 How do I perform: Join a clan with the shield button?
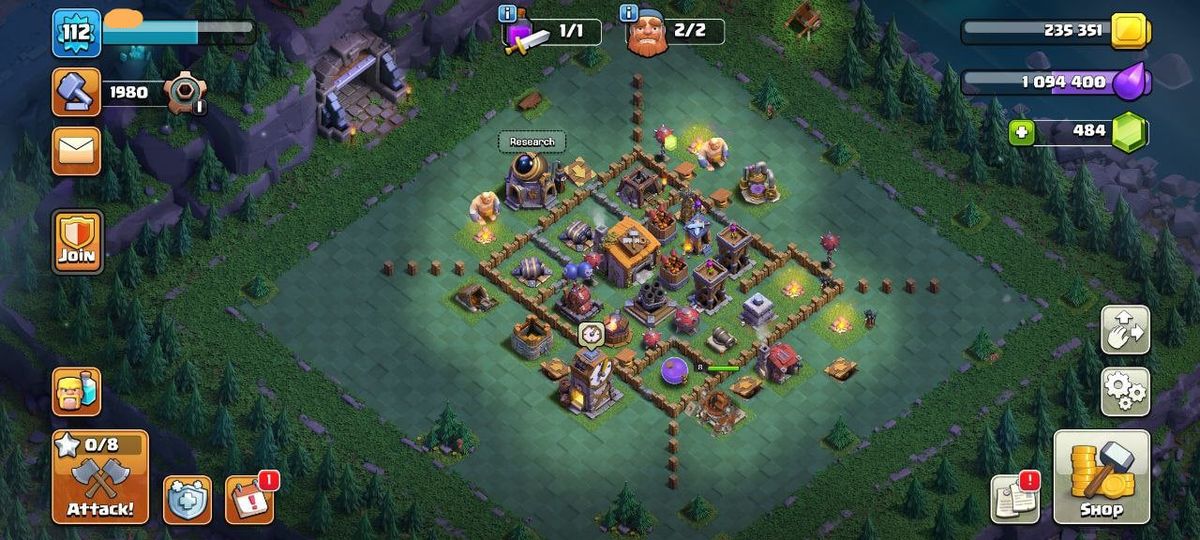(77, 242)
